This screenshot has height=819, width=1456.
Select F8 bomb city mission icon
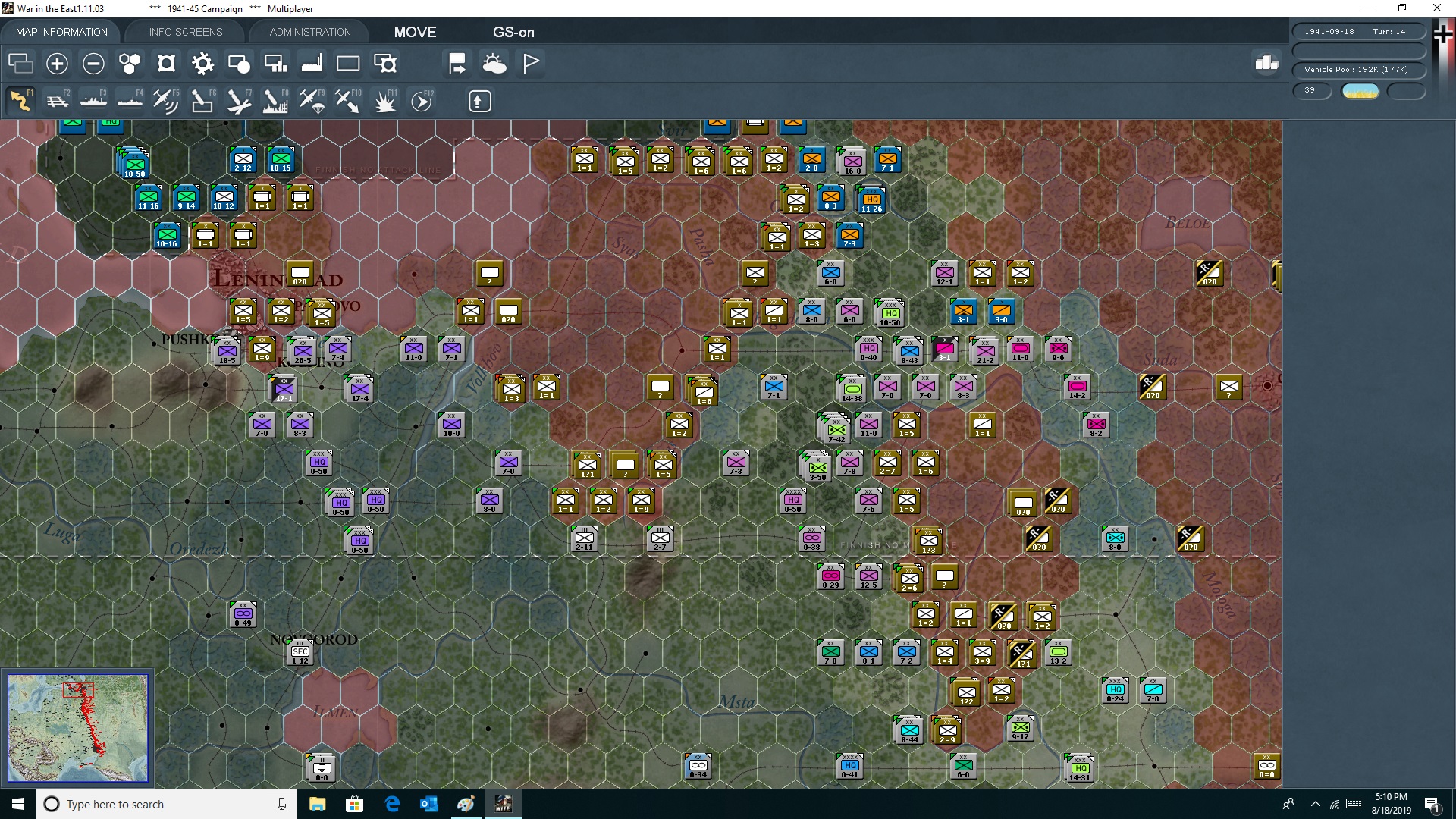tap(275, 101)
